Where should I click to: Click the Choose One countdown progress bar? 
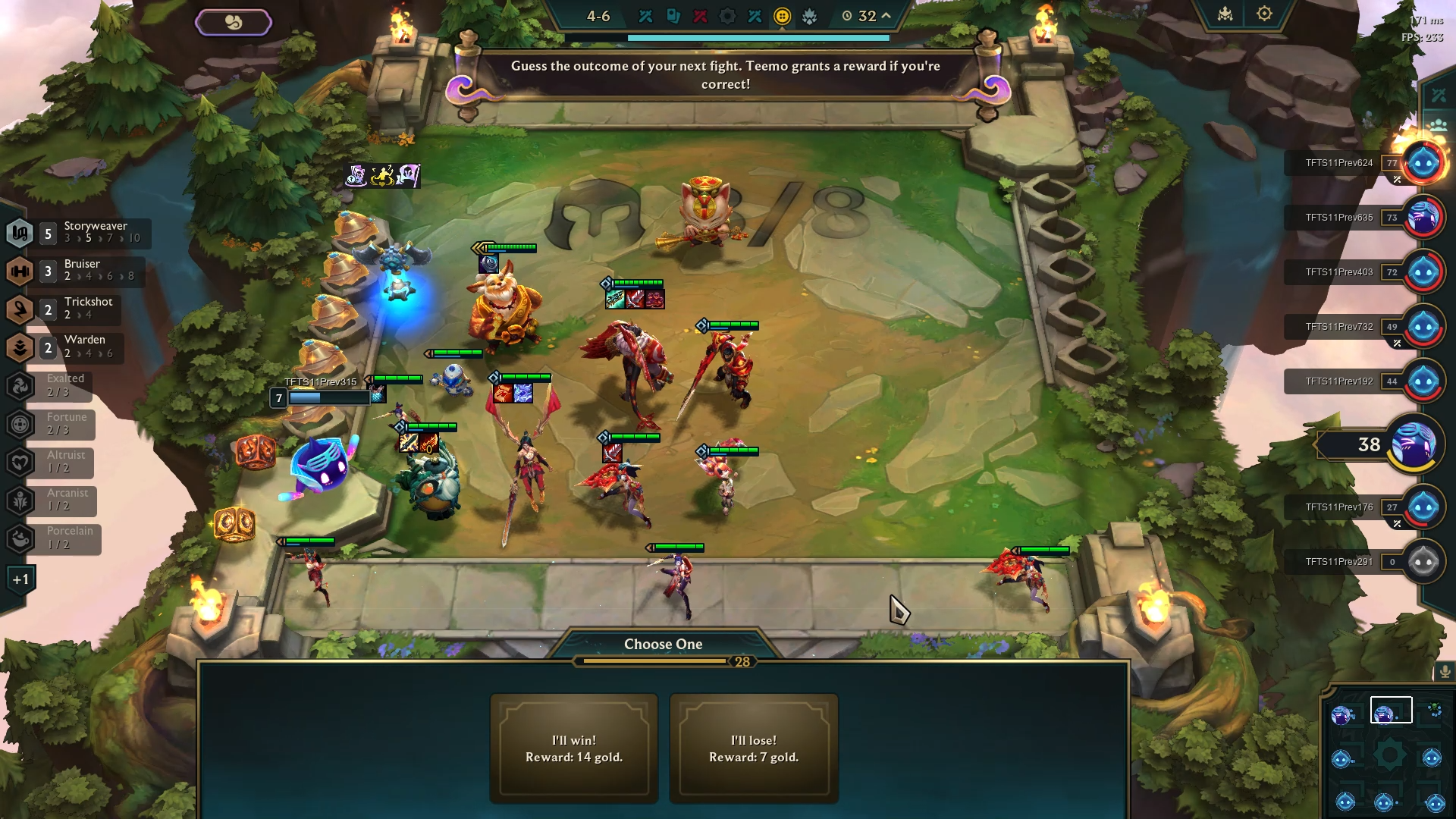pos(664,661)
